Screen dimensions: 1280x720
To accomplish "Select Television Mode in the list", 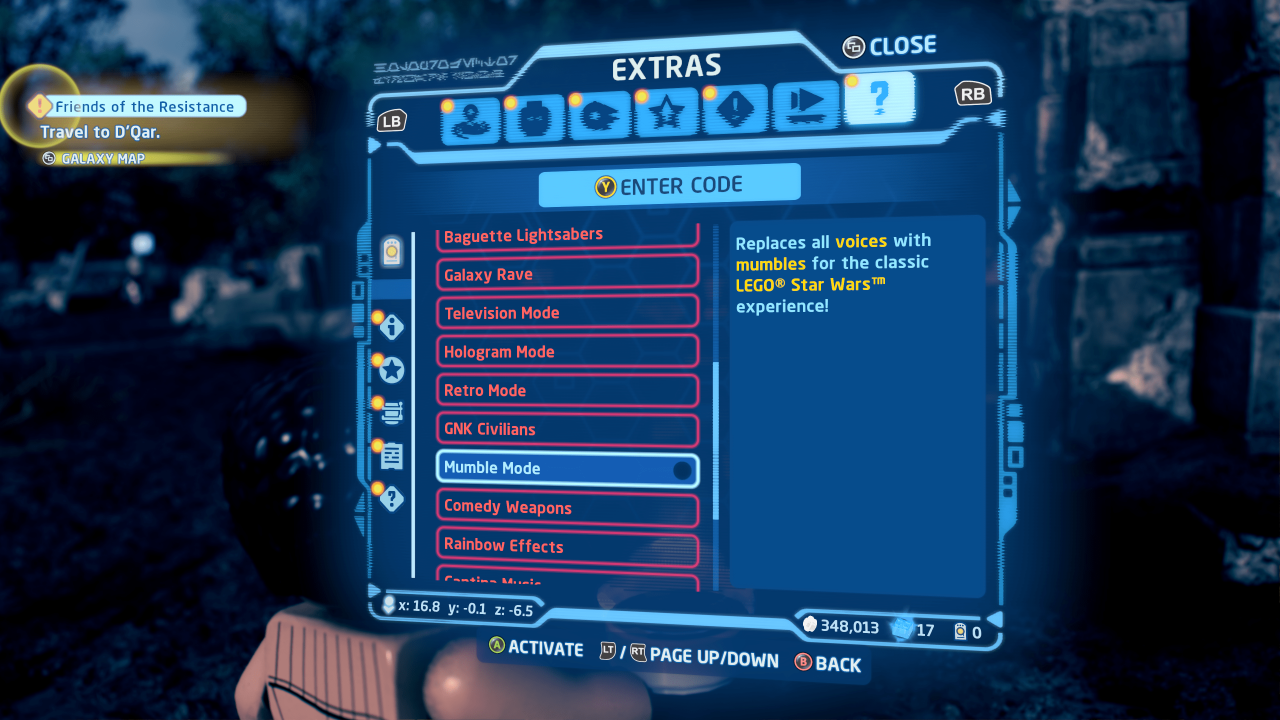I will point(567,313).
